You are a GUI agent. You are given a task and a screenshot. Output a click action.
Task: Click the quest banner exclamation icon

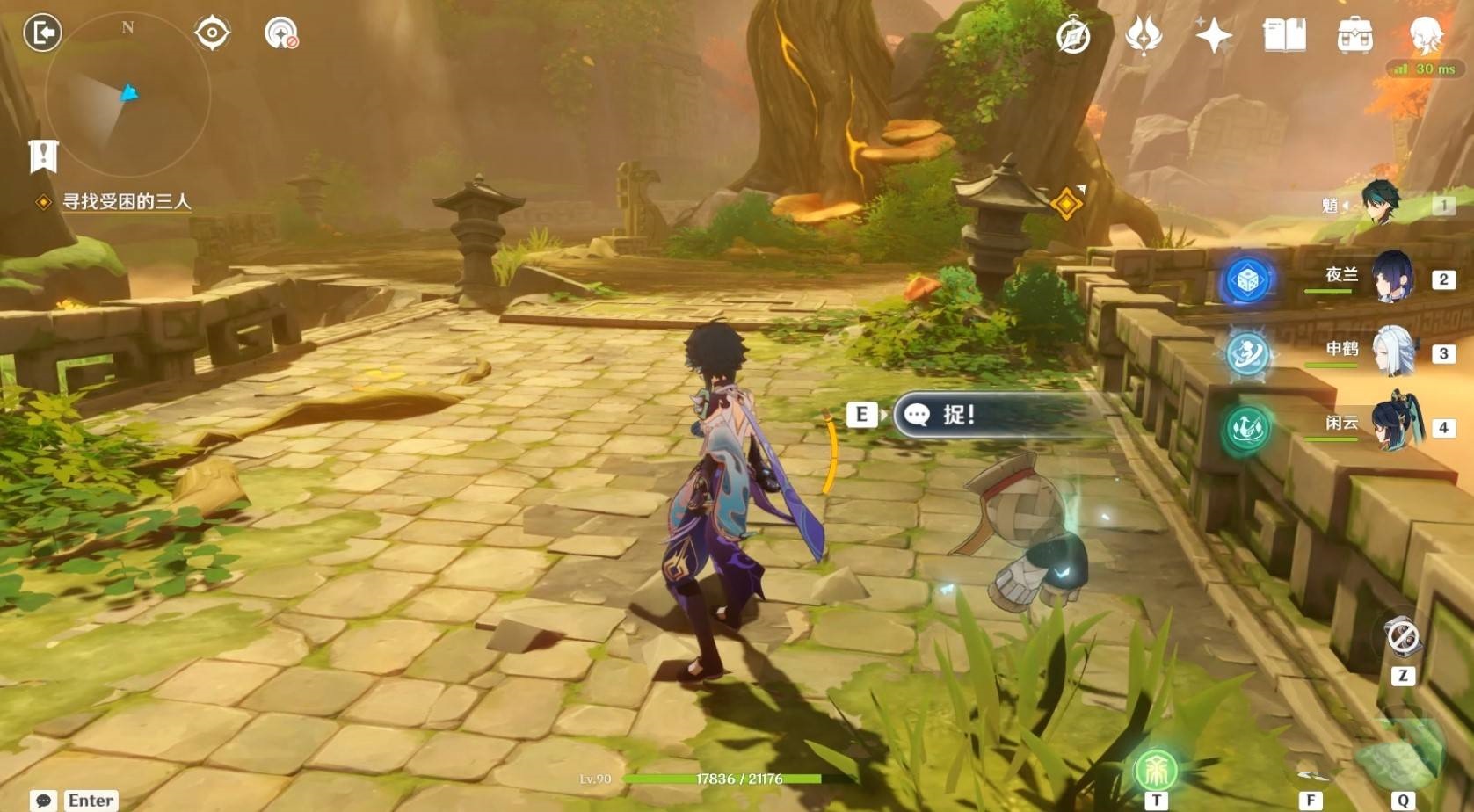coord(43,156)
